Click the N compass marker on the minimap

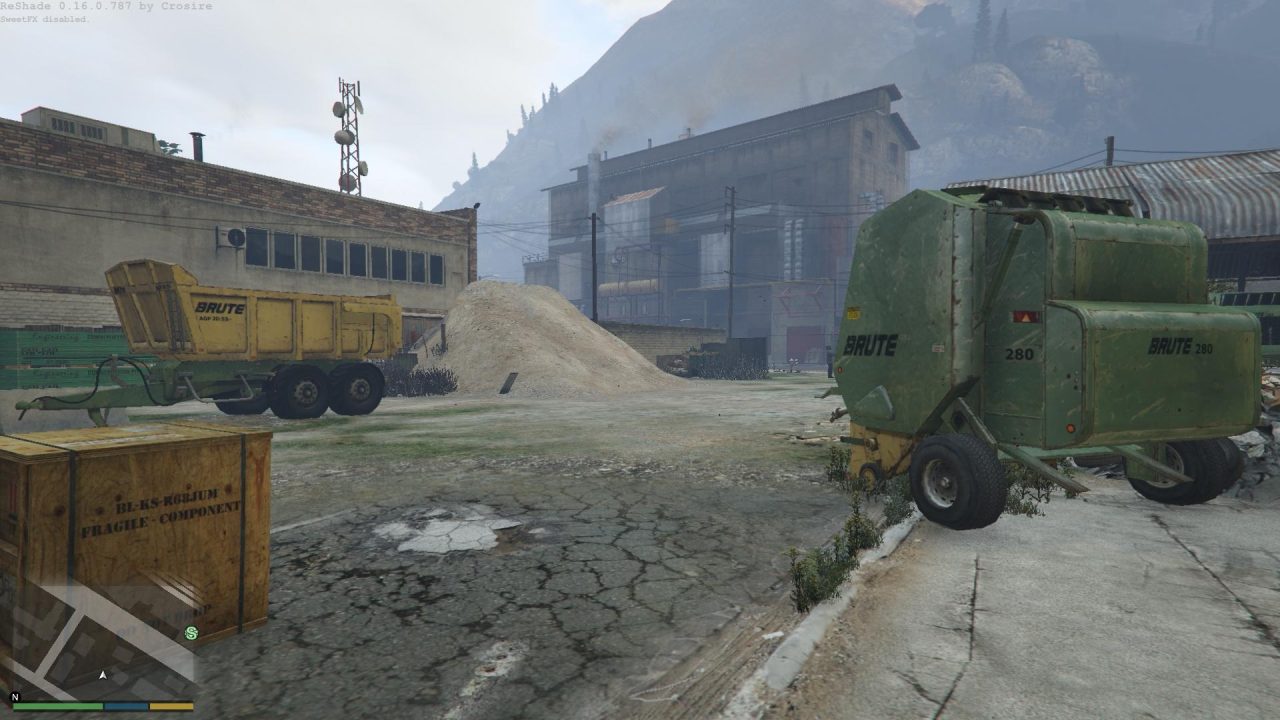15,698
